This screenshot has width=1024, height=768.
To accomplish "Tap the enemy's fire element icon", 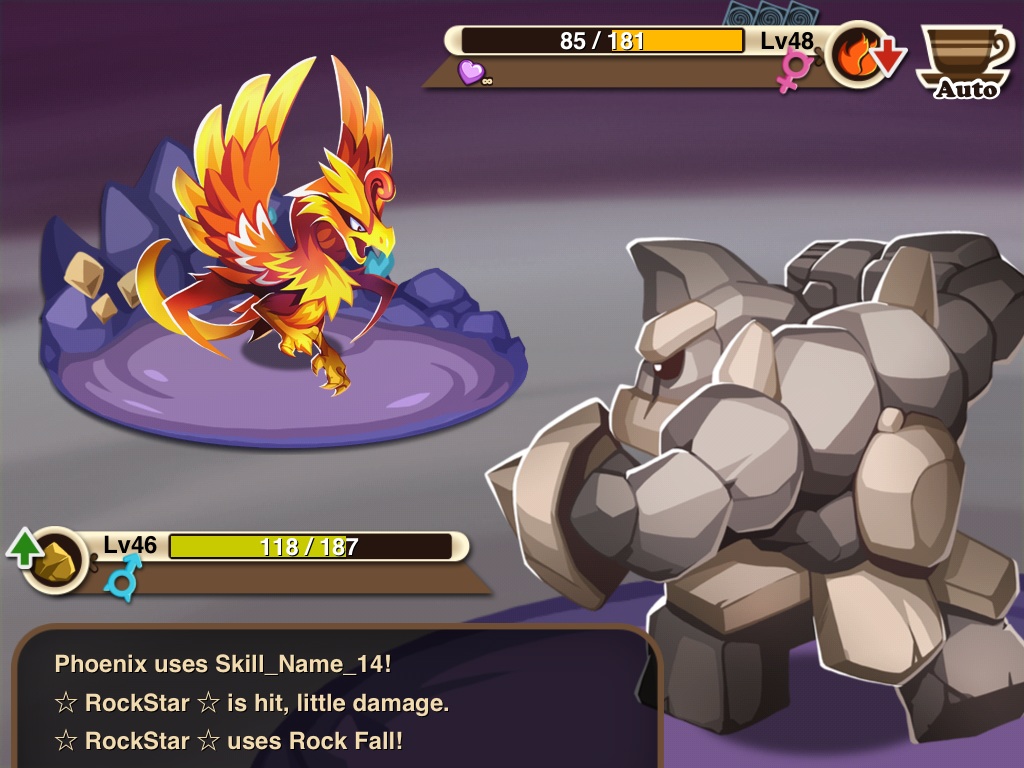I will (x=857, y=55).
